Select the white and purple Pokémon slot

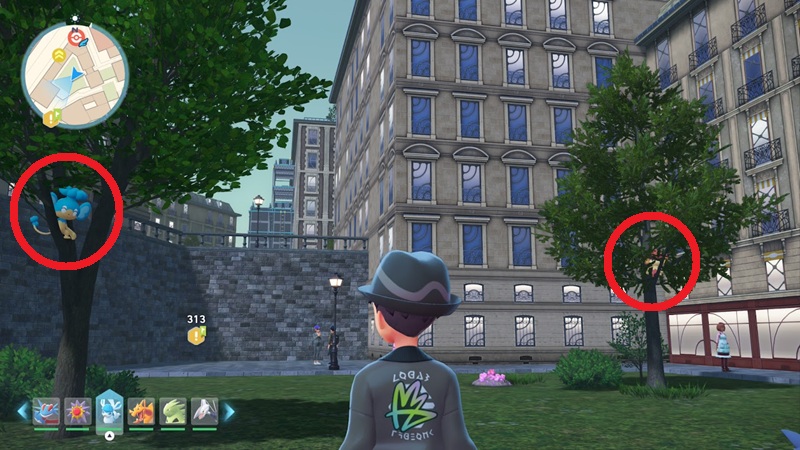click(x=204, y=411)
